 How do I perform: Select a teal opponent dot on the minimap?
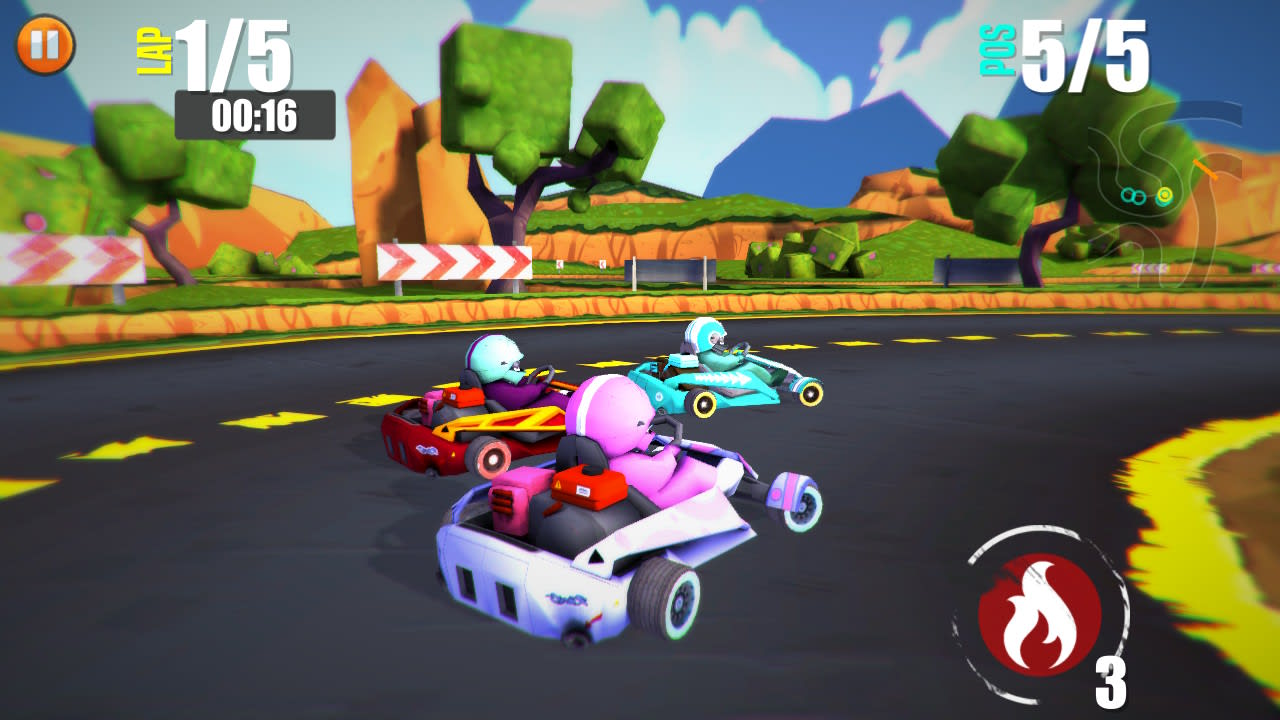[1128, 196]
